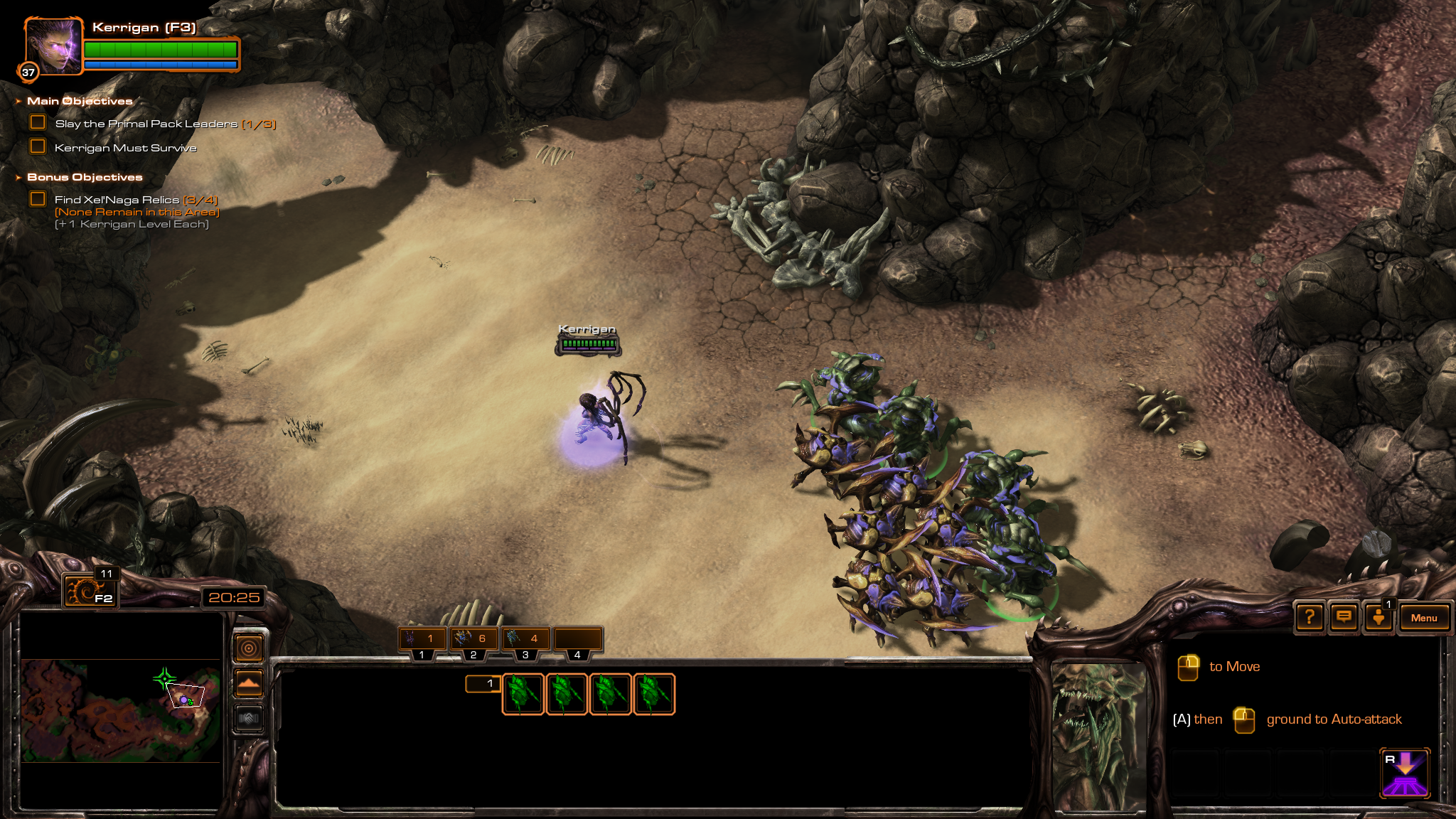Click the Slay the Primal Pack Leaders objective
This screenshot has height=819, width=1456.
pyautogui.click(x=146, y=124)
